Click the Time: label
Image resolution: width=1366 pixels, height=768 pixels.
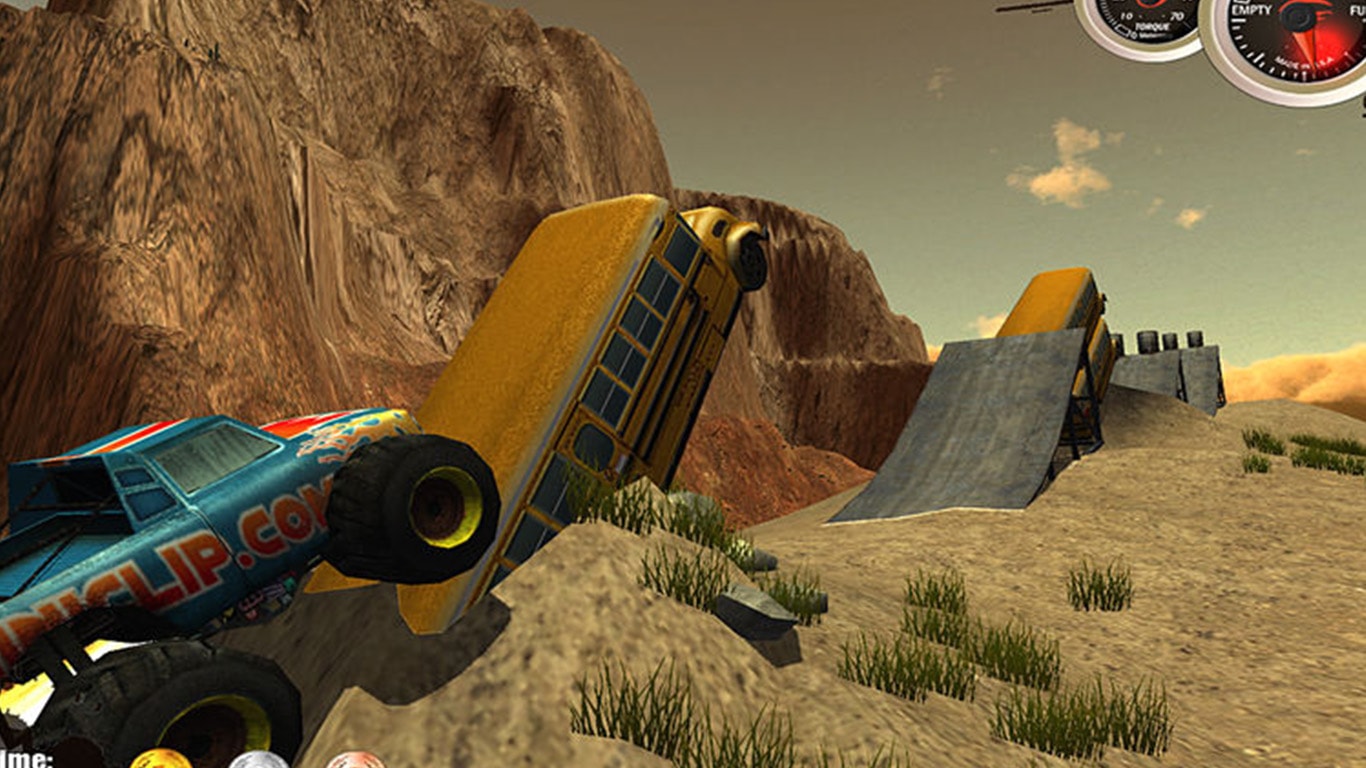[24, 758]
